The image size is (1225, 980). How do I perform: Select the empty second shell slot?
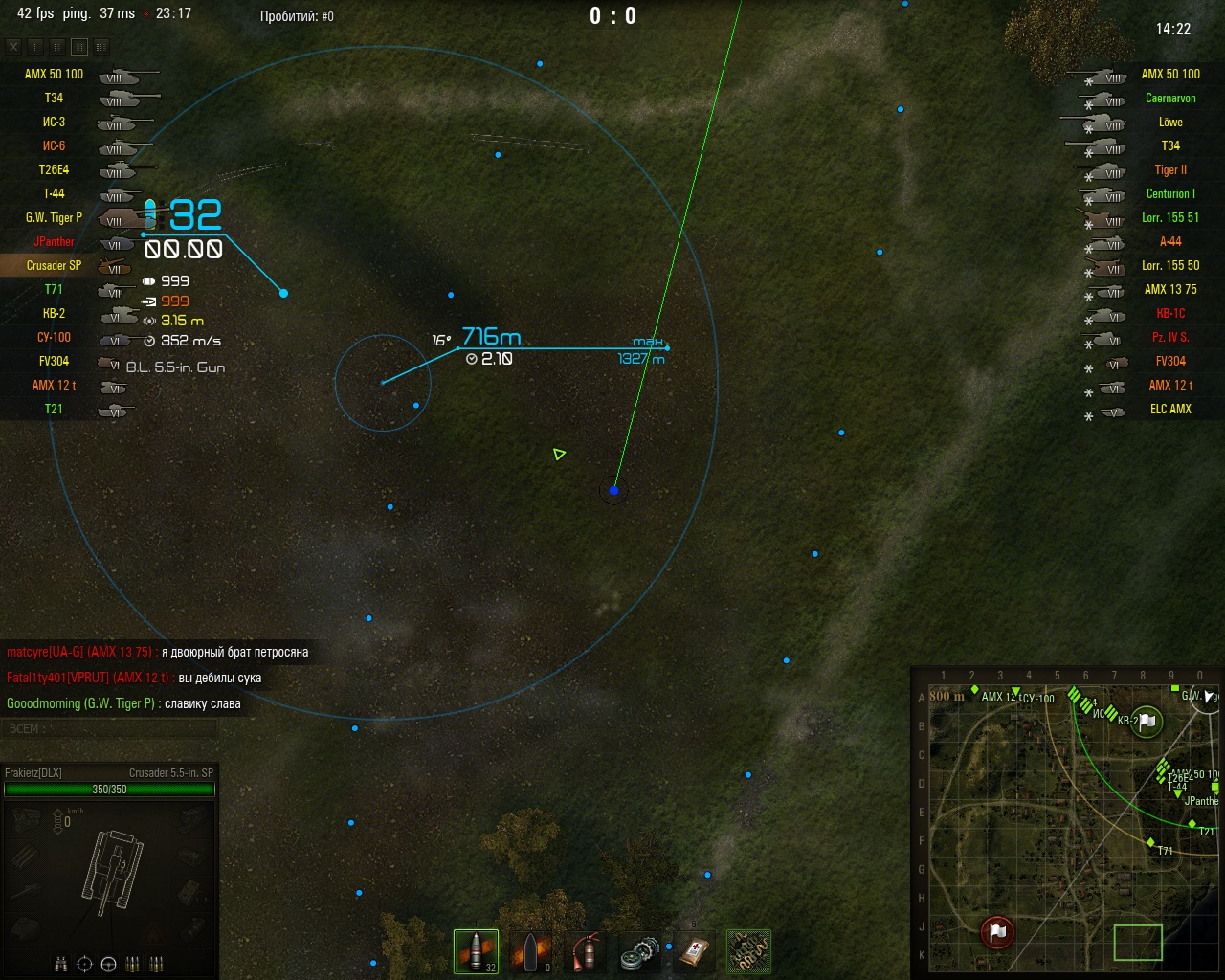(x=529, y=950)
